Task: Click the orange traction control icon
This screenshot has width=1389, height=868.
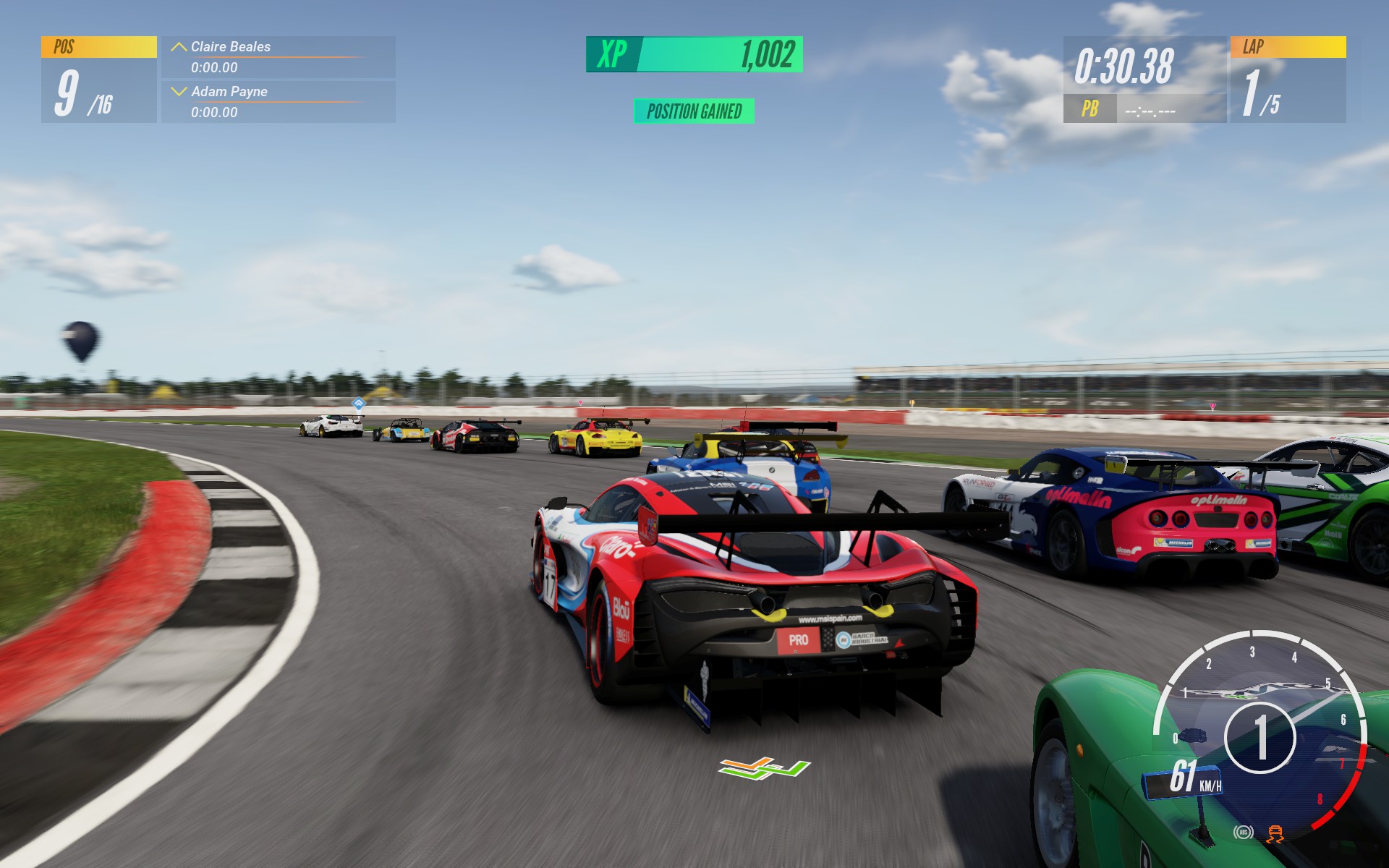Action: 1275,833
